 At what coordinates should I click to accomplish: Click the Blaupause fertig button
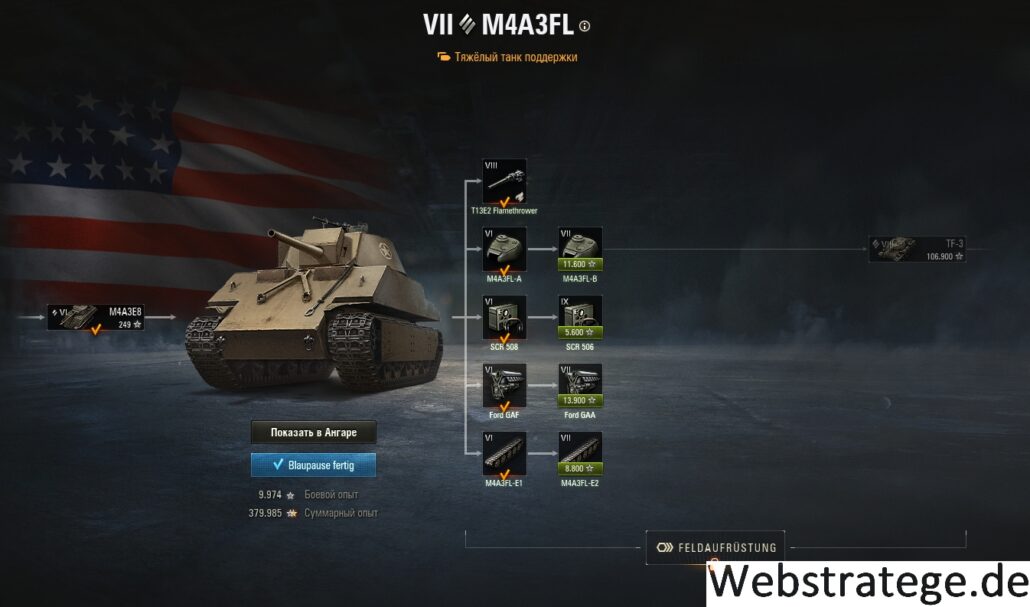[313, 465]
